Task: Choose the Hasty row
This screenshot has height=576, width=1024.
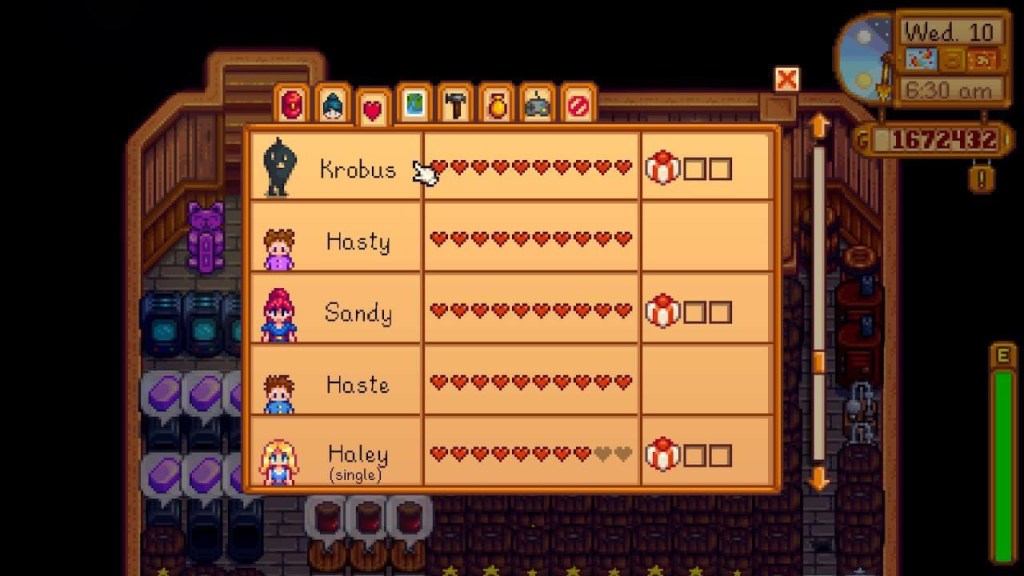Action: [357, 241]
